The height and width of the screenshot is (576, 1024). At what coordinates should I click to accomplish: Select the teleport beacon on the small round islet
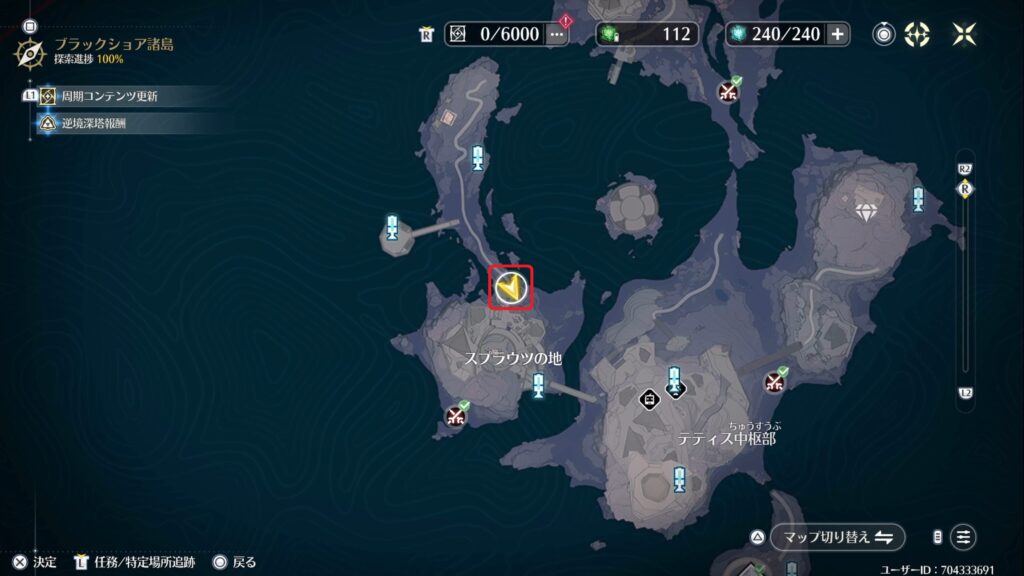(391, 227)
